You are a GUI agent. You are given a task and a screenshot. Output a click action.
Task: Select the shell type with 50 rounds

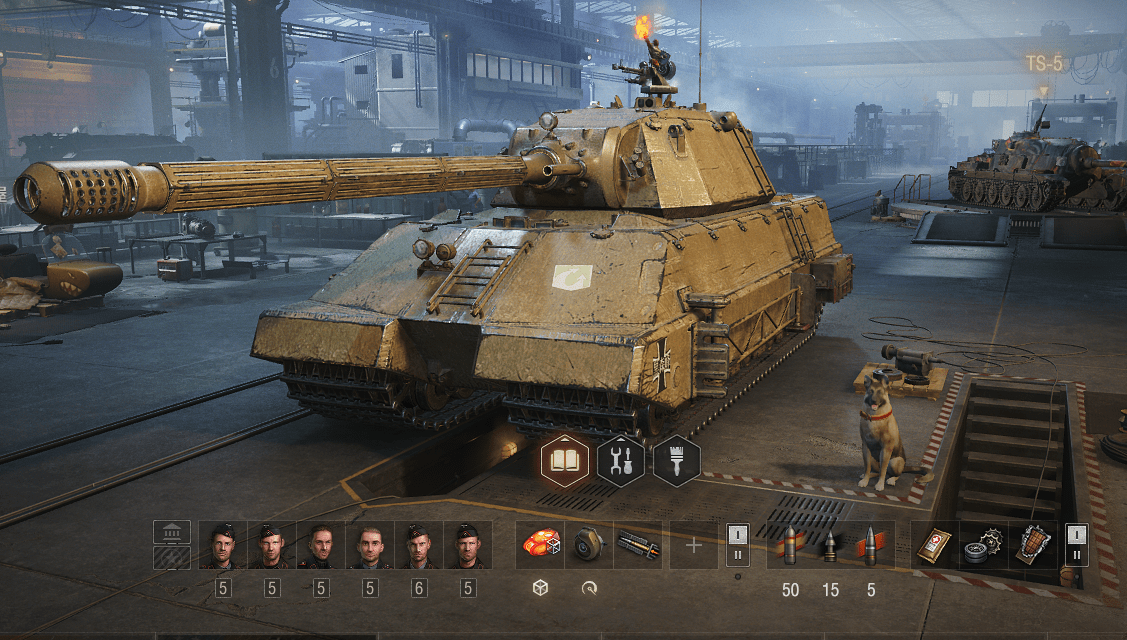pos(790,547)
